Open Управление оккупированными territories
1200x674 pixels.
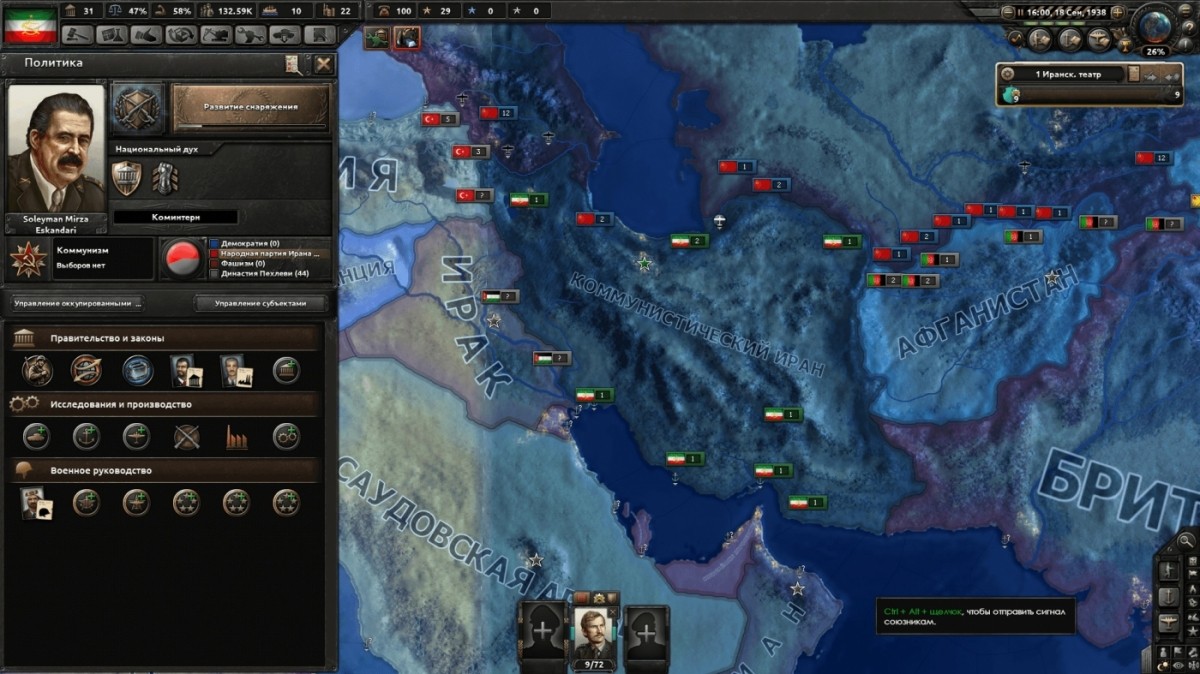coord(77,303)
